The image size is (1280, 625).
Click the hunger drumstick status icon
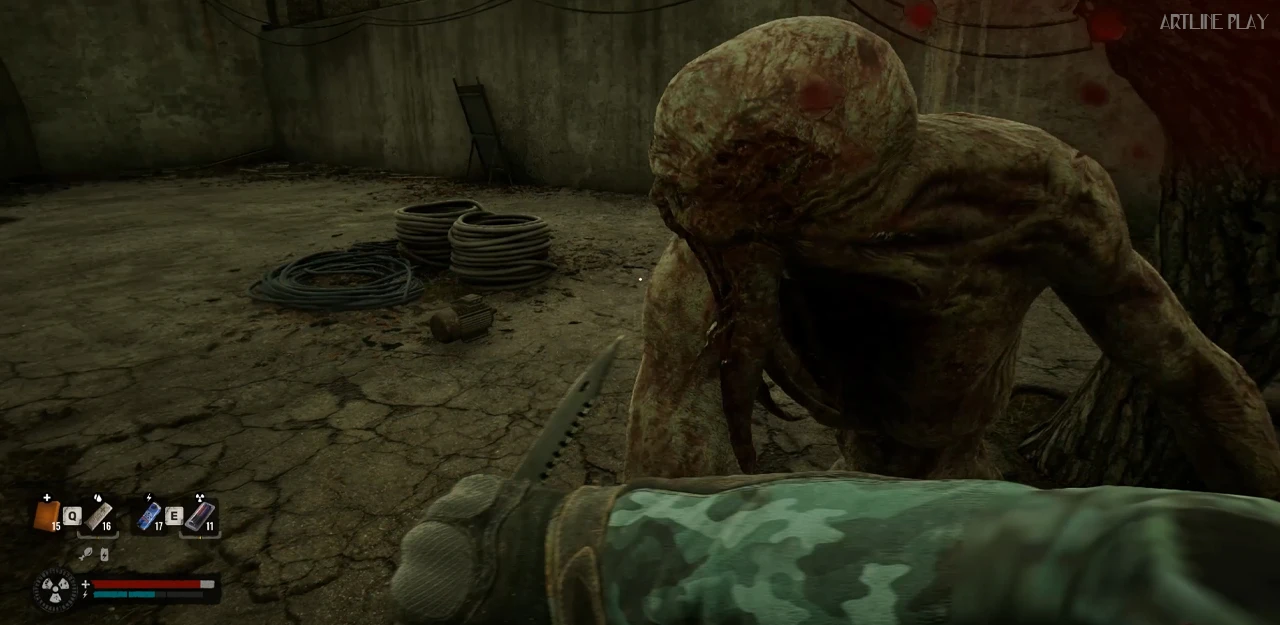(x=86, y=554)
